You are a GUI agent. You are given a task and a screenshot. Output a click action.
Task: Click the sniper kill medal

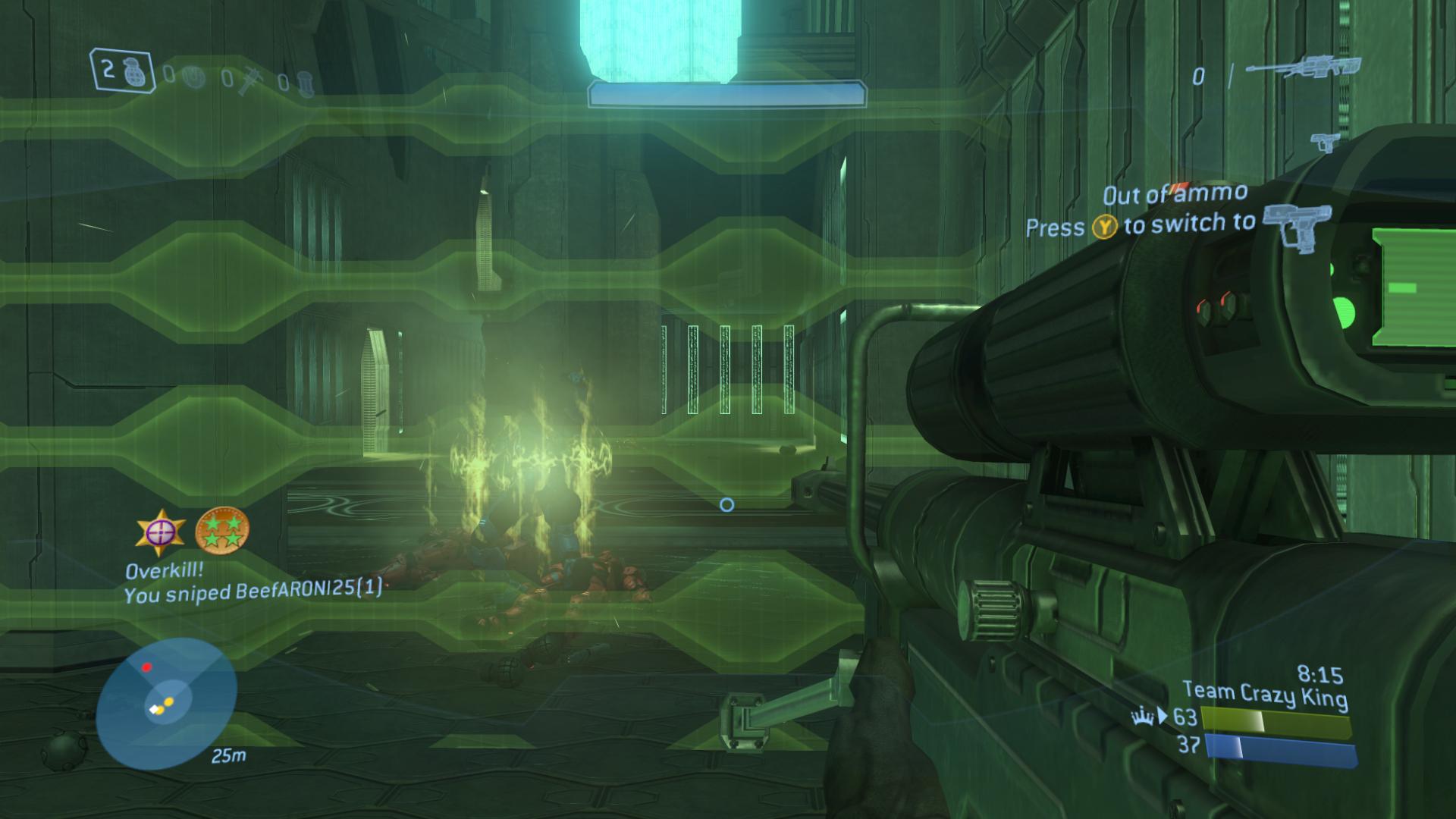point(160,532)
